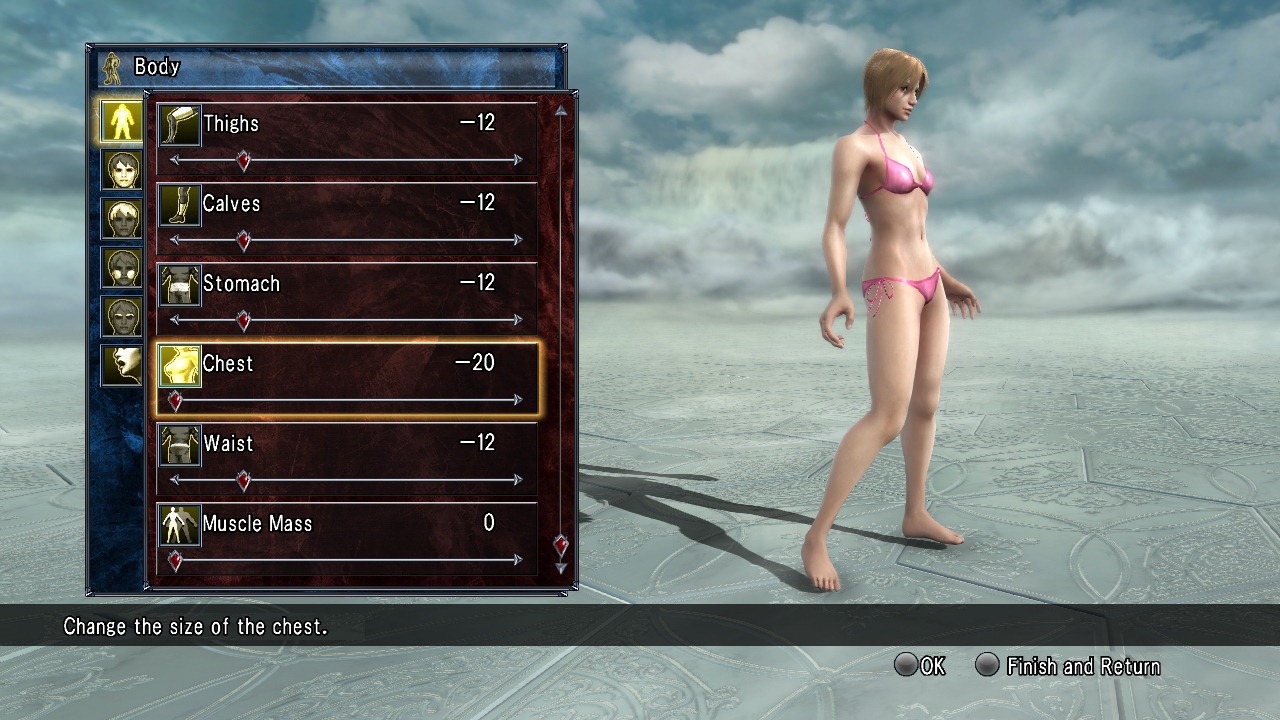This screenshot has width=1280, height=720.
Task: Click the list's scroll-up arrow
Action: click(x=561, y=111)
